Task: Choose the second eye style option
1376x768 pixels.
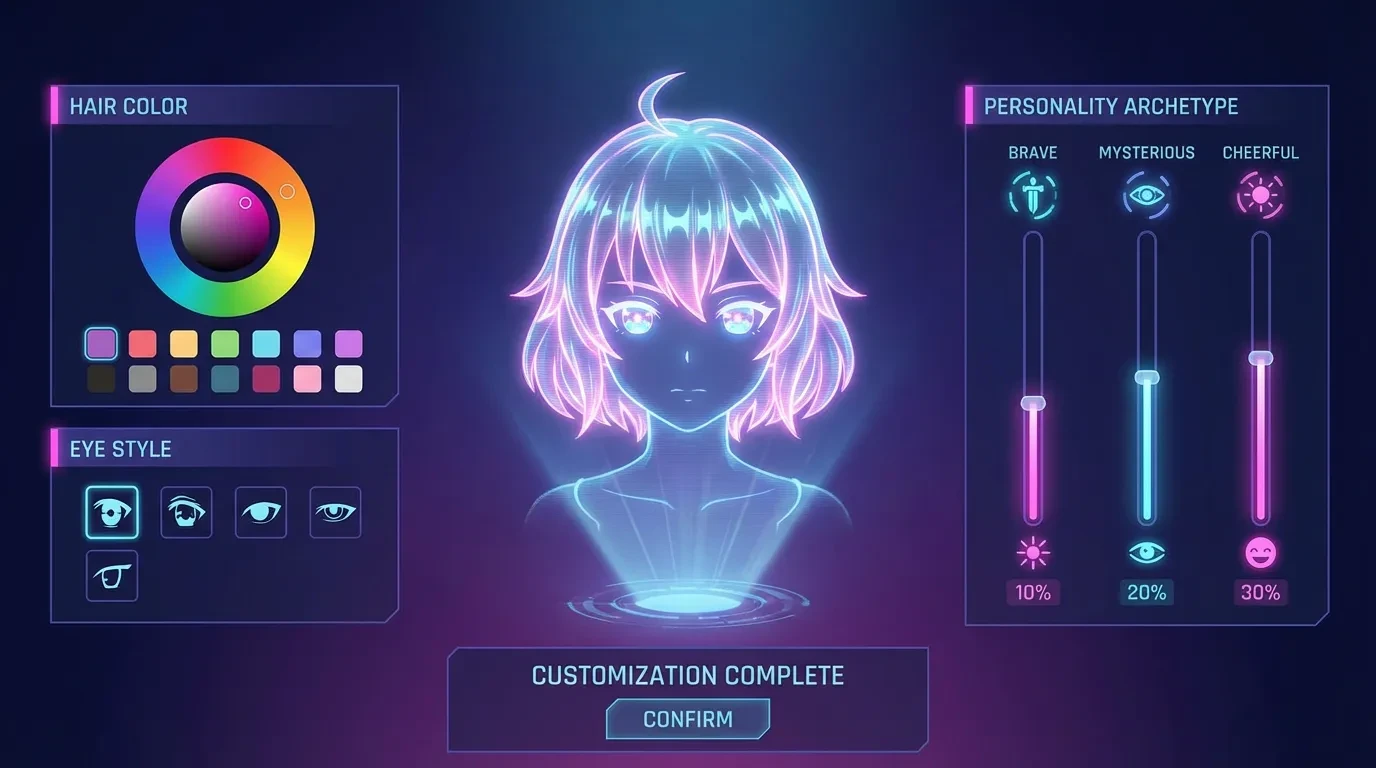Action: point(187,511)
